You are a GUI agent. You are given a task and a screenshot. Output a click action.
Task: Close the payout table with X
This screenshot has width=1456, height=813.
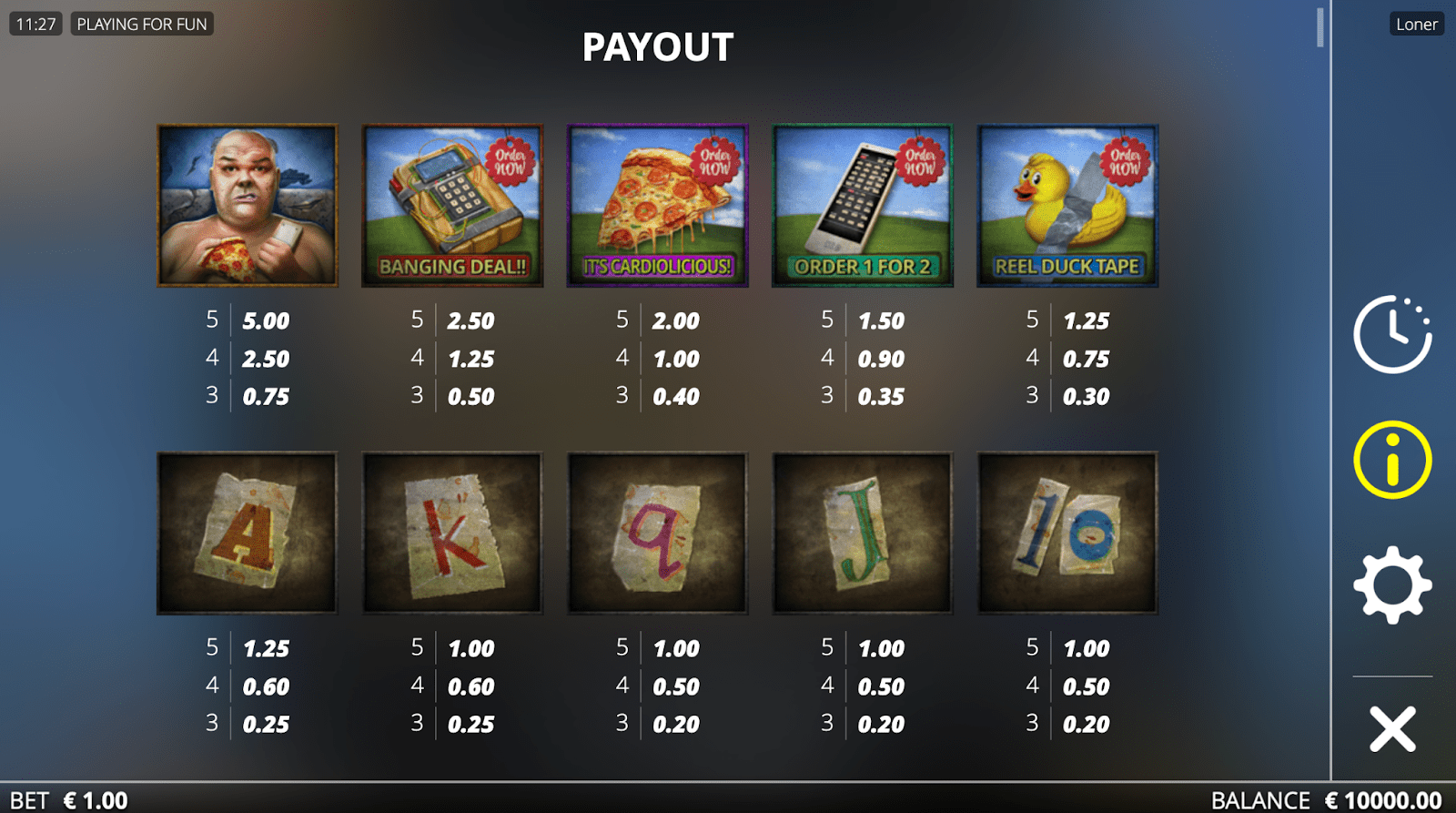click(1392, 729)
